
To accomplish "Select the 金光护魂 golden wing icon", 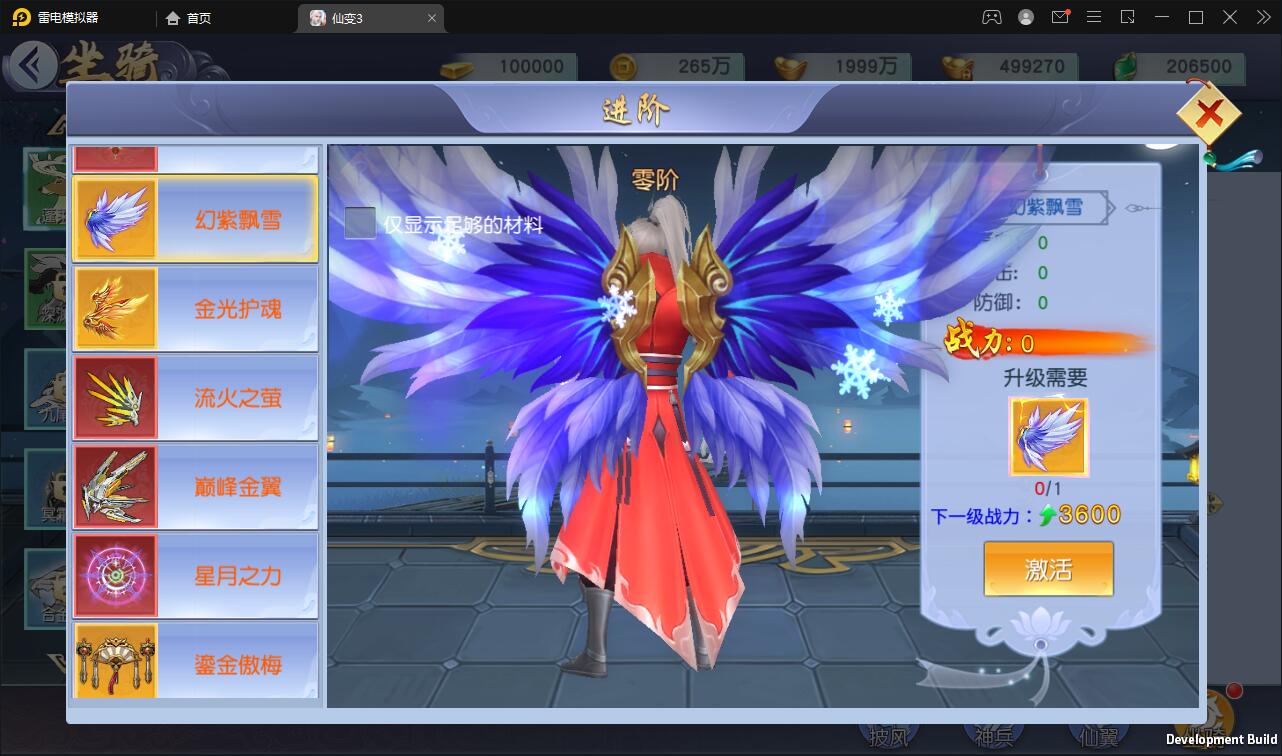I will (116, 307).
